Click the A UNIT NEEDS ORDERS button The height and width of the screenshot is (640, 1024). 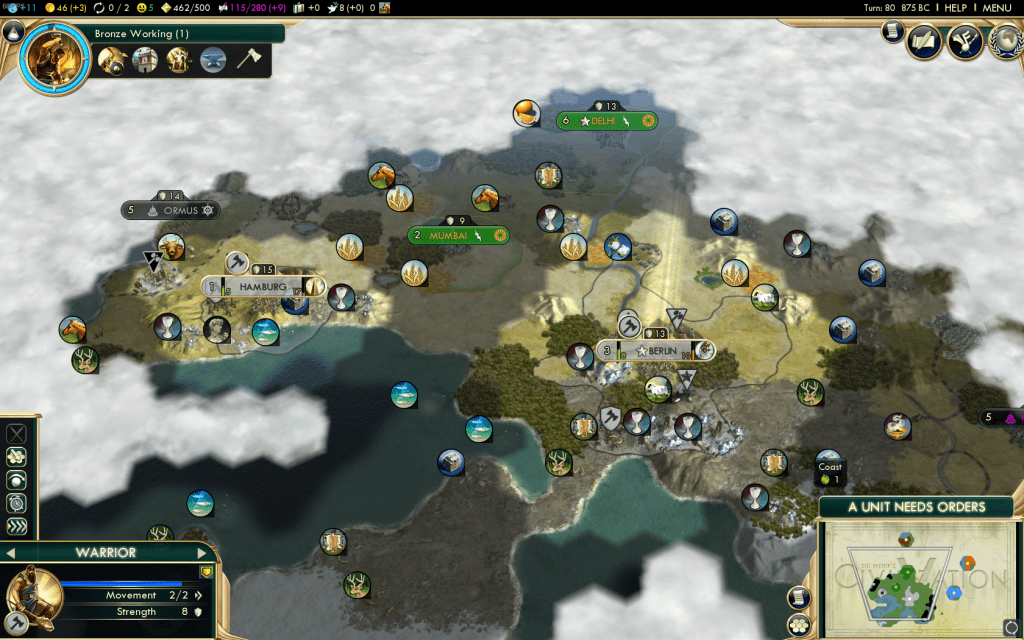click(916, 507)
